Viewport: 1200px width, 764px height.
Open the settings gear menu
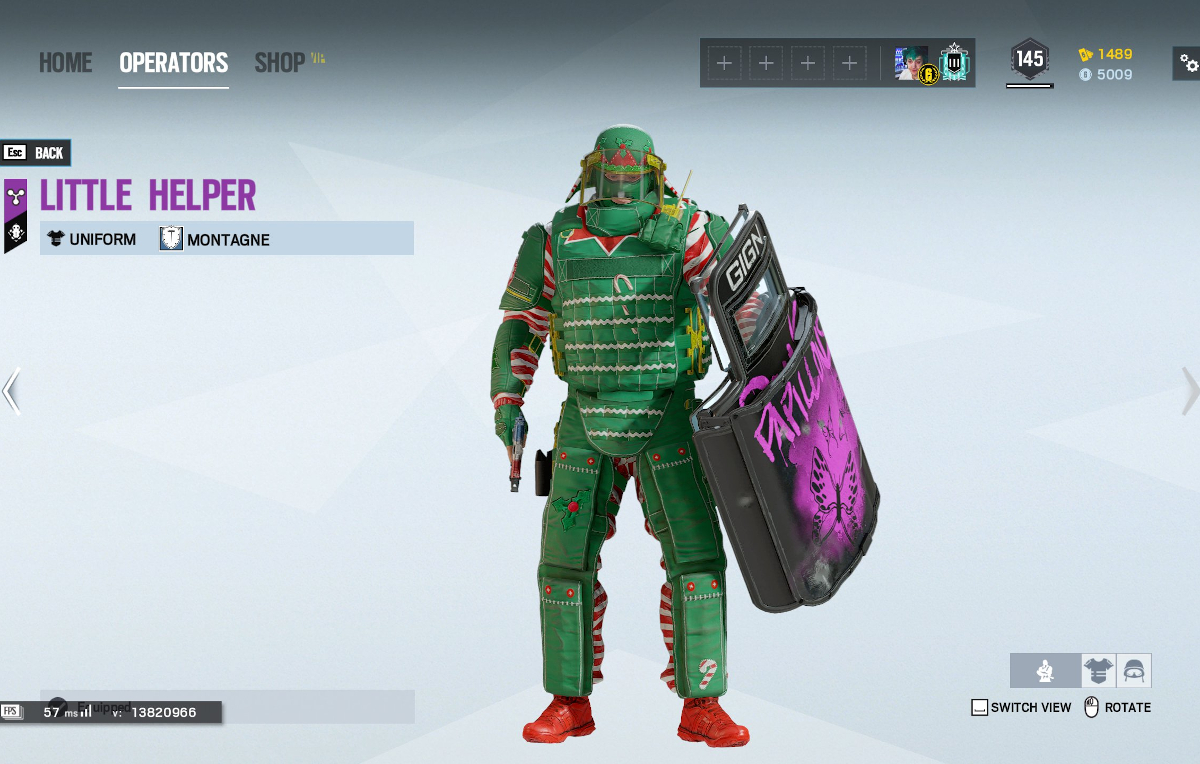(1188, 64)
